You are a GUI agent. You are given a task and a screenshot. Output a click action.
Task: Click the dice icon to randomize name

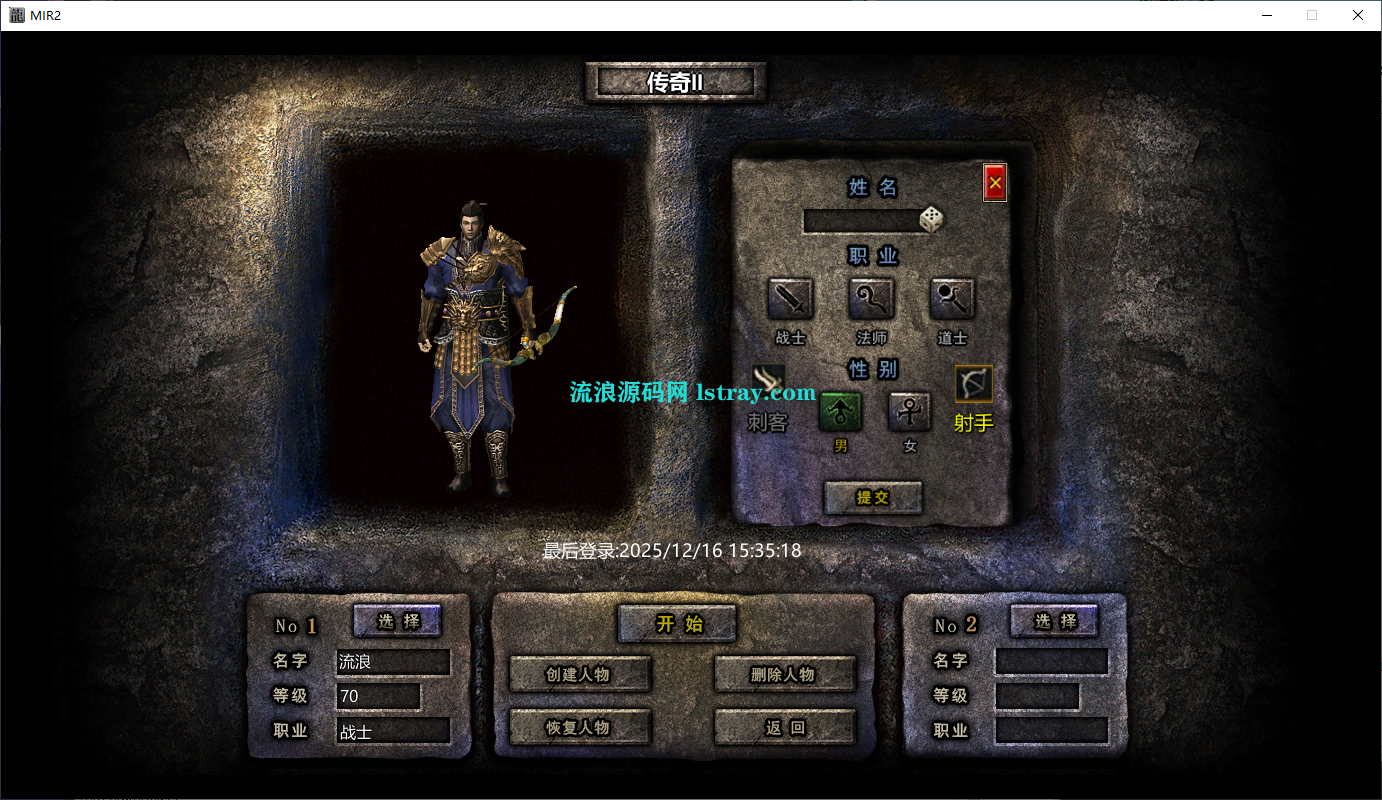click(x=929, y=218)
